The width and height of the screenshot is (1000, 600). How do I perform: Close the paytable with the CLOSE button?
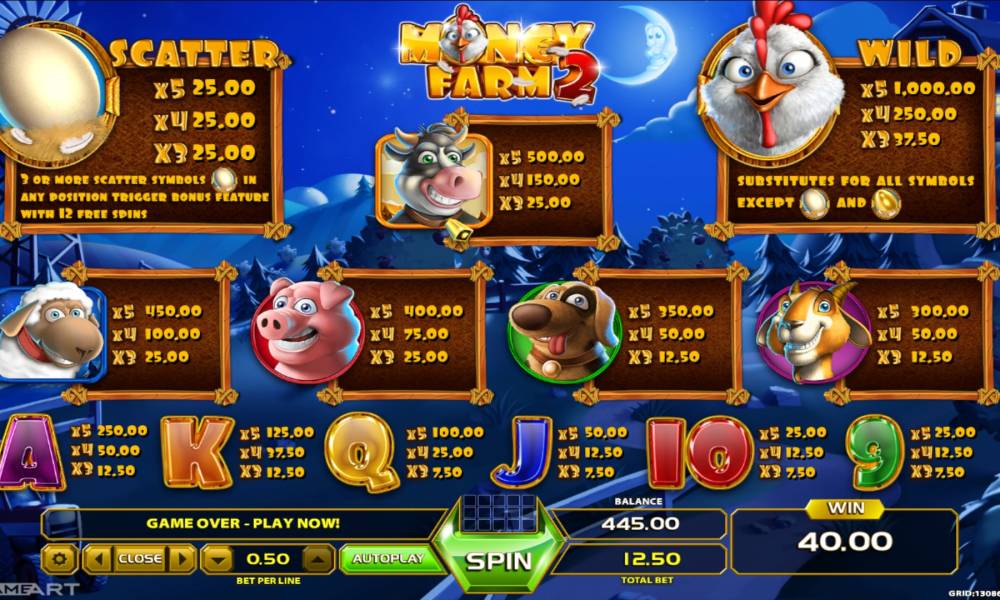click(139, 559)
